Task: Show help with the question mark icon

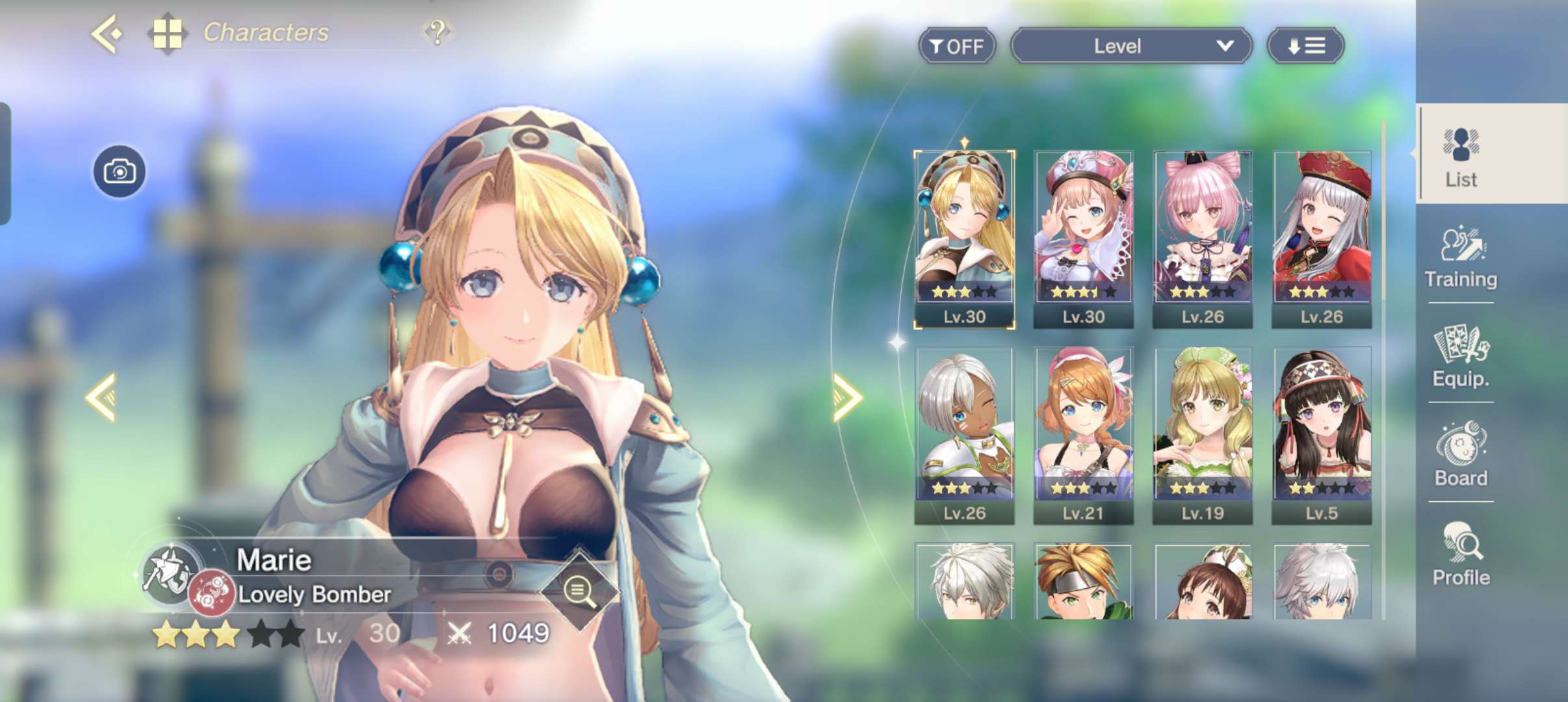Action: tap(438, 32)
